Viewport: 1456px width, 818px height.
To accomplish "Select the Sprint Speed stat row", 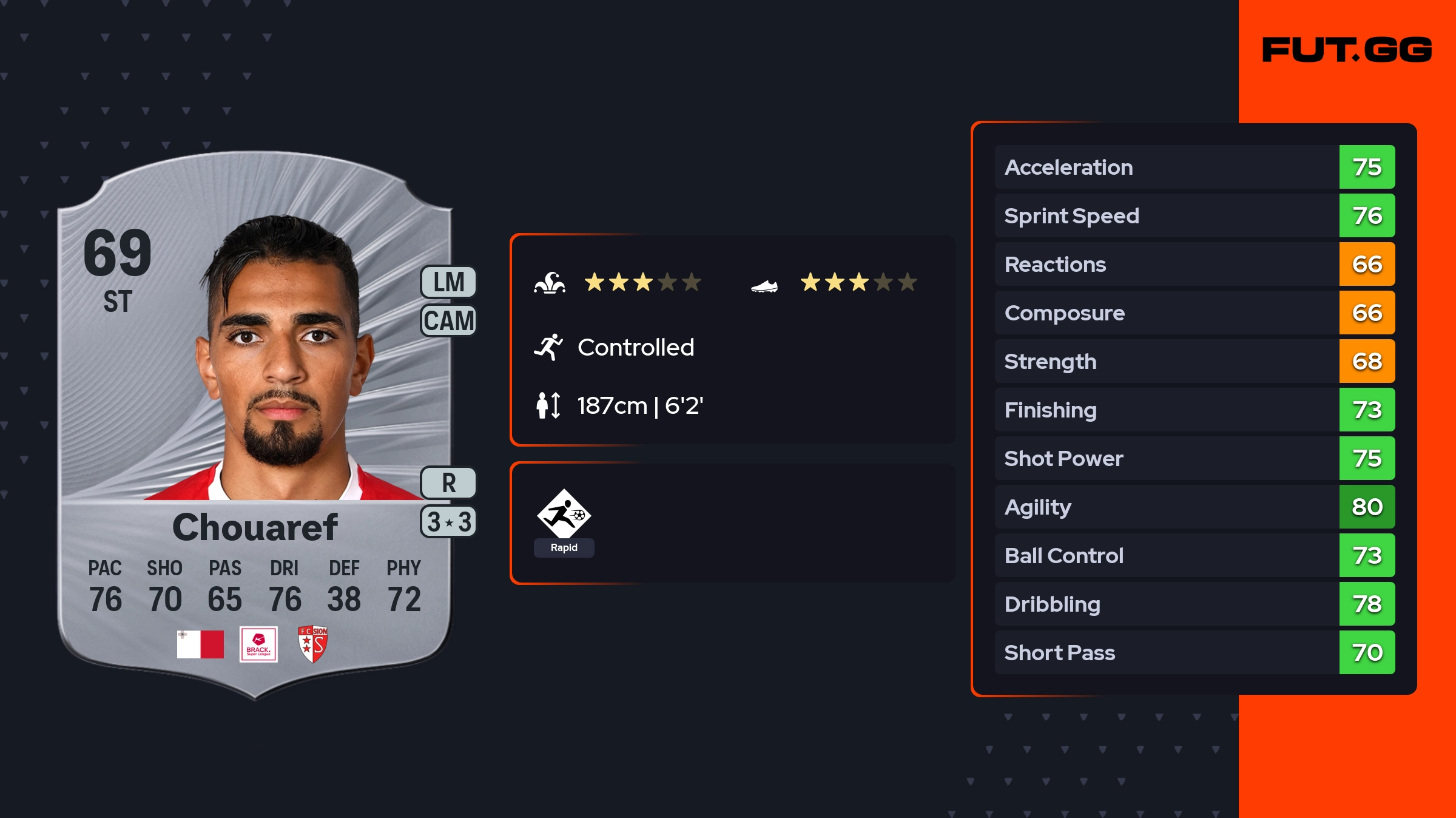I will [1194, 215].
